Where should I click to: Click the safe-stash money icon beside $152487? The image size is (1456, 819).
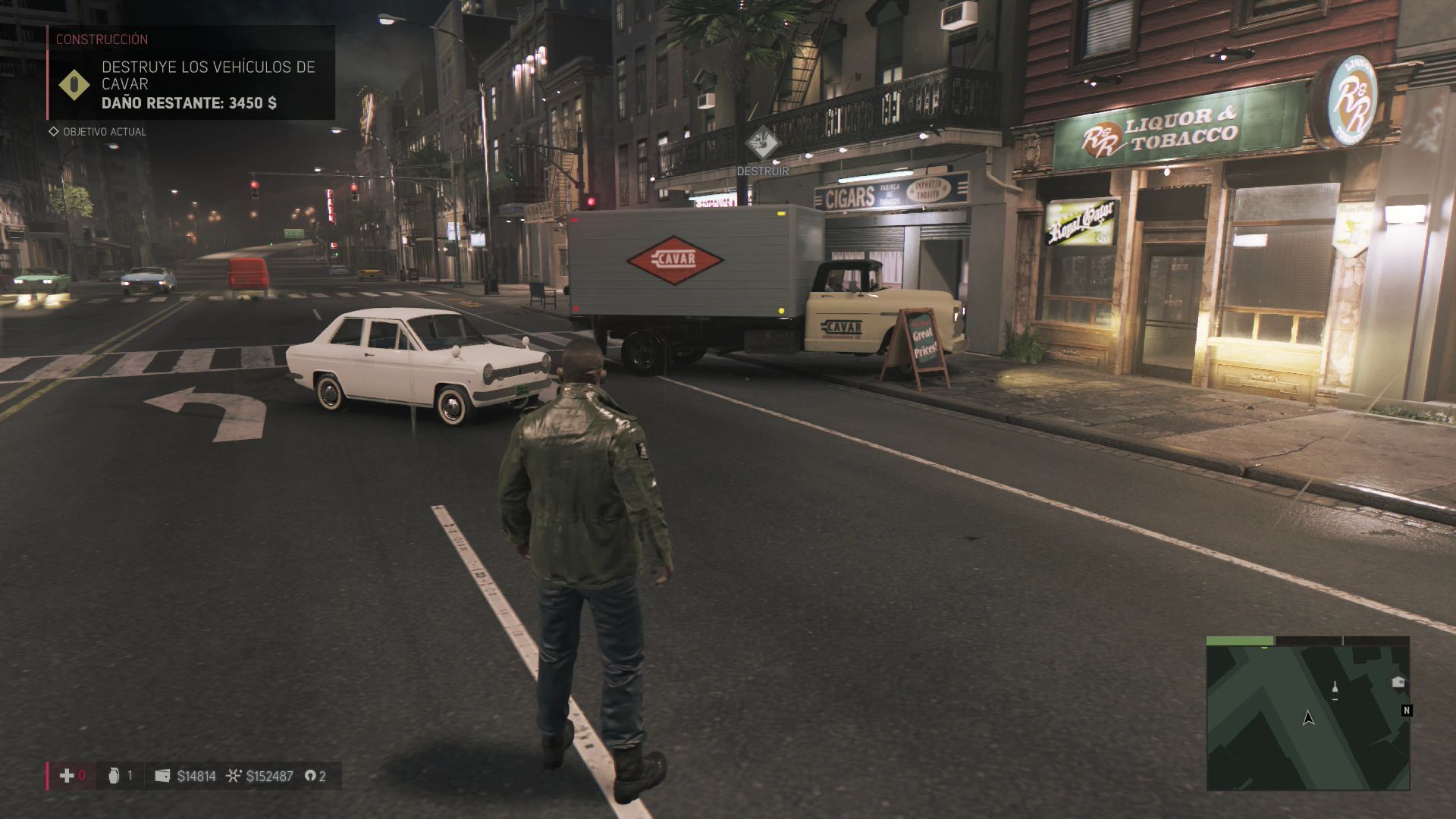click(234, 776)
